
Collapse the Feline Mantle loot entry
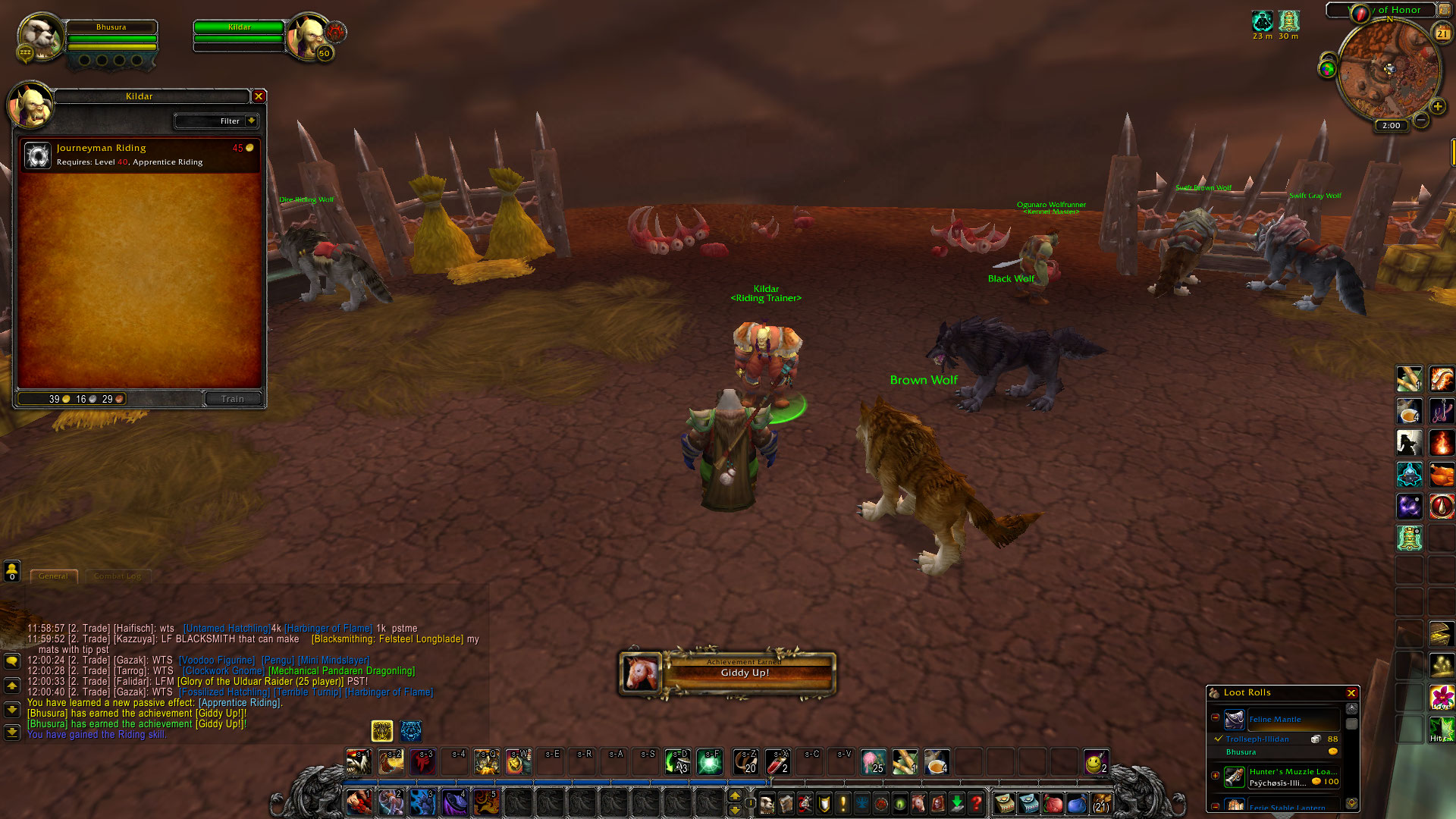1216,717
